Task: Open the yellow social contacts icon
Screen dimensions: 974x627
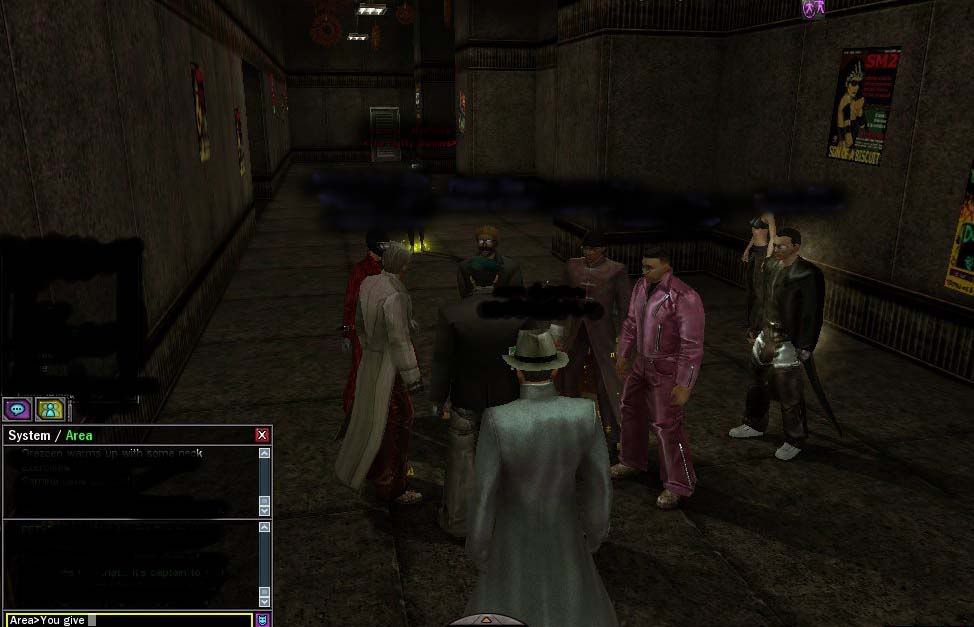Action: [x=50, y=408]
